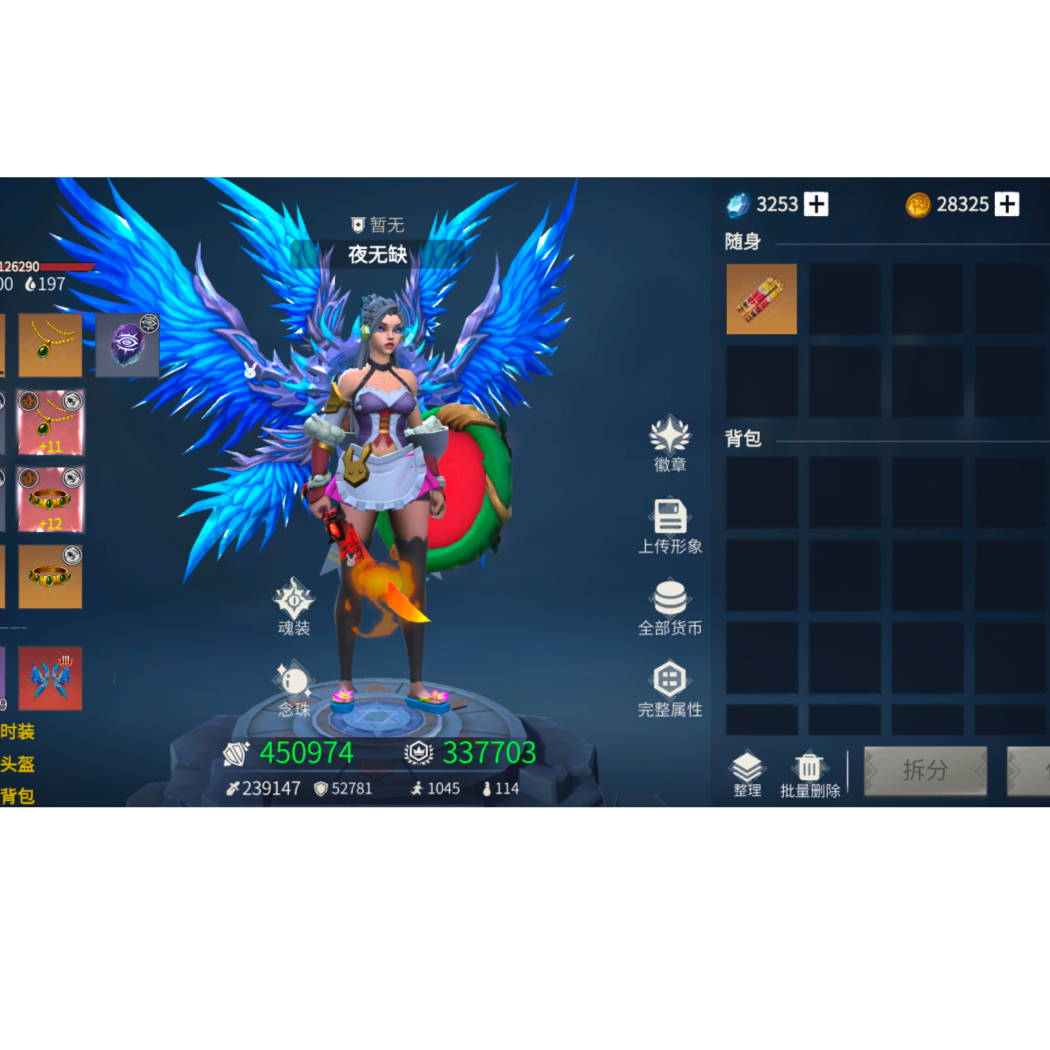This screenshot has width=1050, height=1050.
Task: Select the firecracker item in 随身 slots
Action: [x=762, y=299]
